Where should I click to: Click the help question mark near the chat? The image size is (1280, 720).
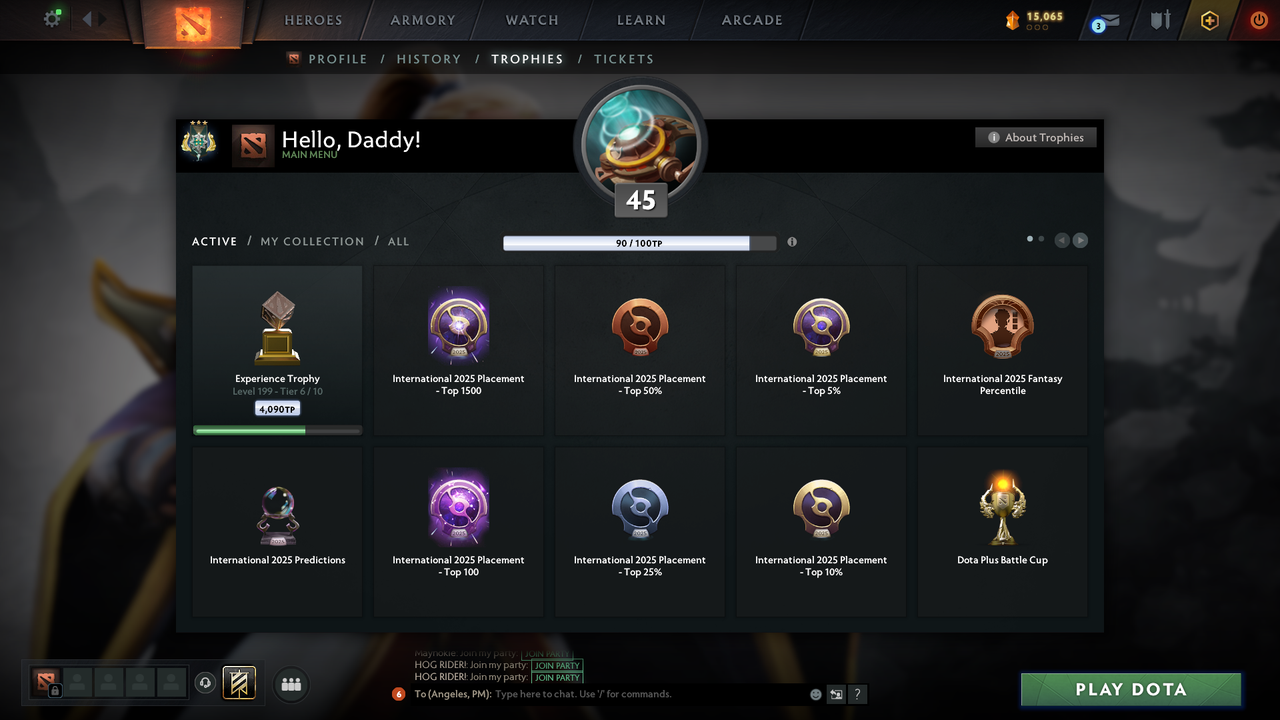pyautogui.click(x=857, y=693)
